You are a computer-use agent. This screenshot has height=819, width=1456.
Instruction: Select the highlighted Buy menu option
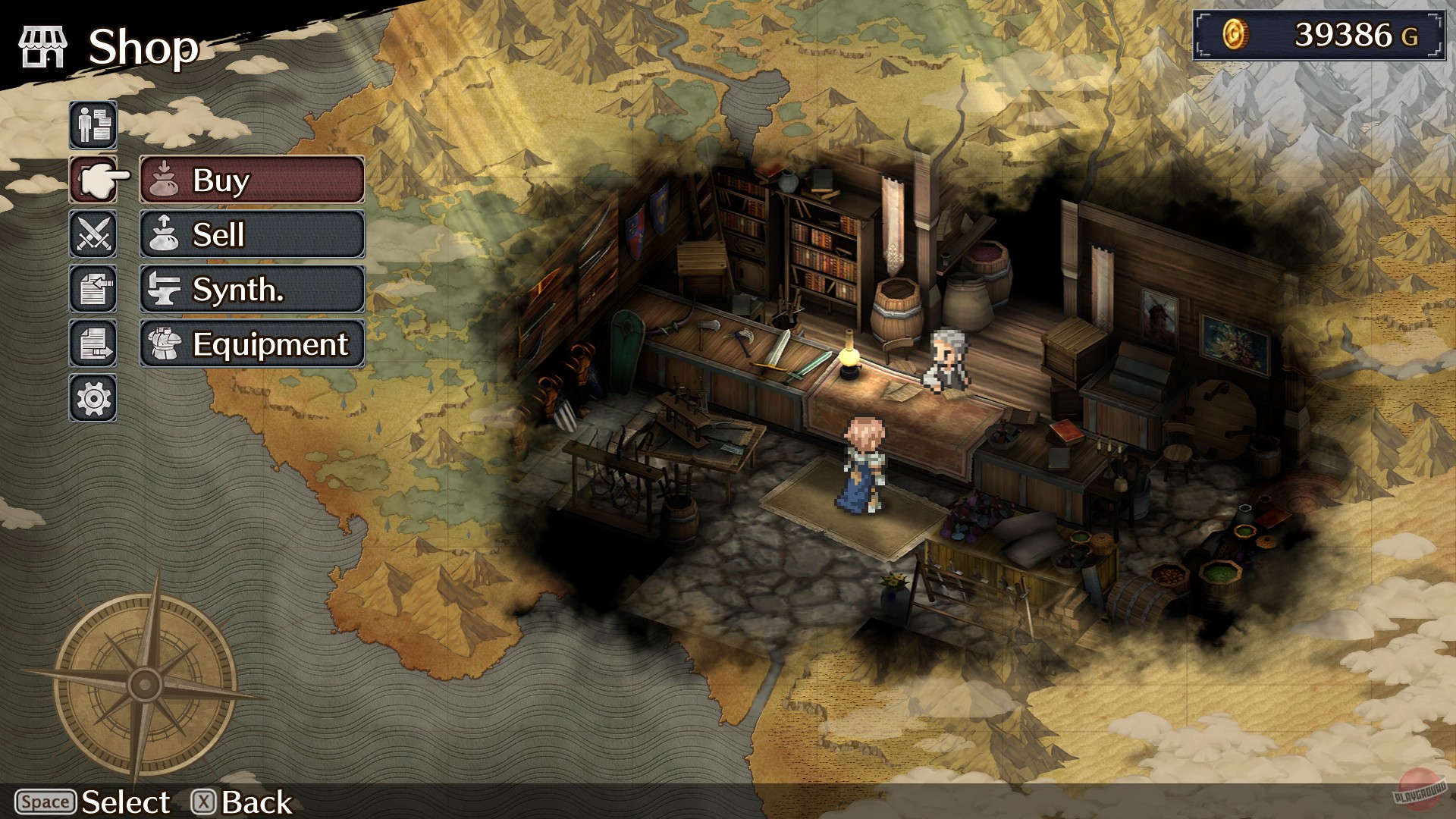tap(250, 180)
